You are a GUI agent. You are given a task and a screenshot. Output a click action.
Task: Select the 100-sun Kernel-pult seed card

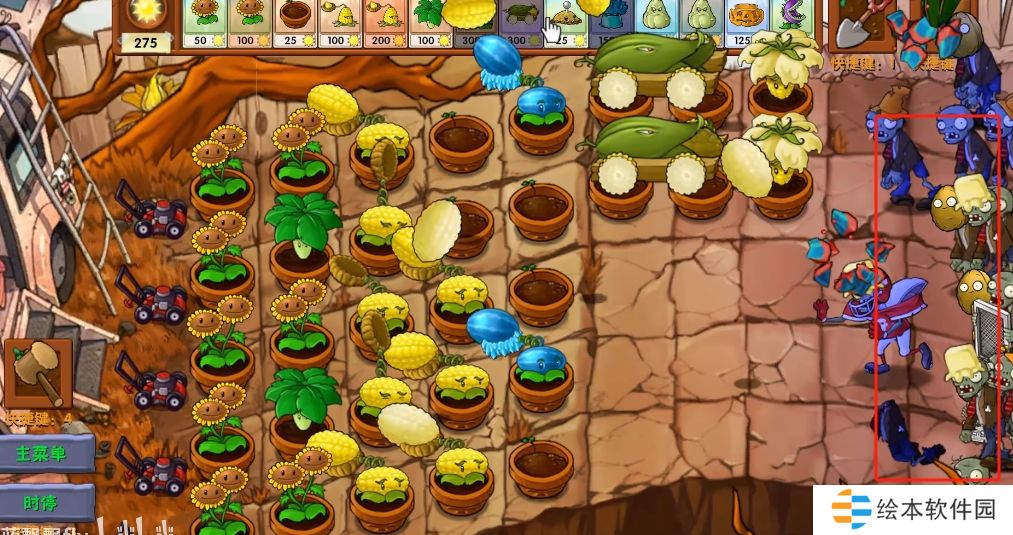click(x=338, y=24)
